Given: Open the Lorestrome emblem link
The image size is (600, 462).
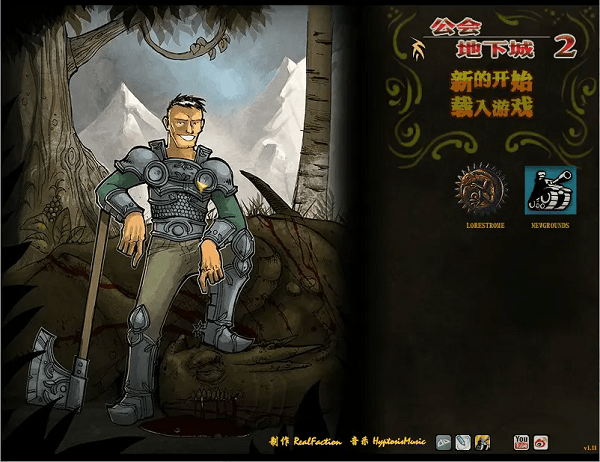Looking at the screenshot, I should pos(480,190).
